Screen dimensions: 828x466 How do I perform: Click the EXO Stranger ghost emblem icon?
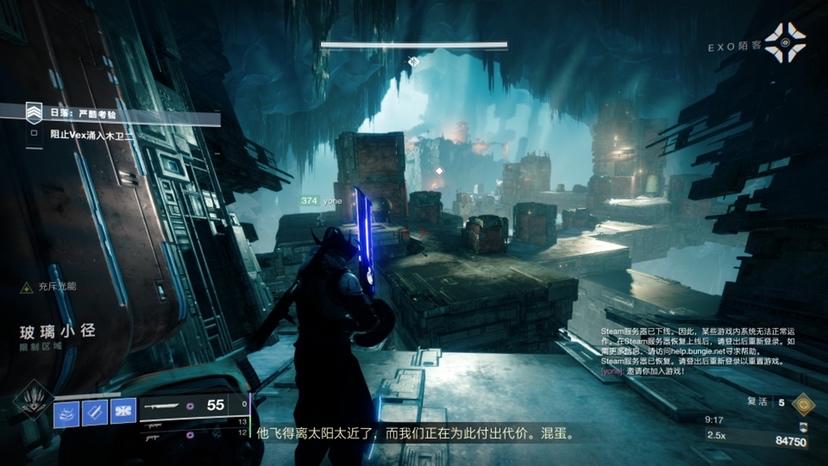[784, 43]
